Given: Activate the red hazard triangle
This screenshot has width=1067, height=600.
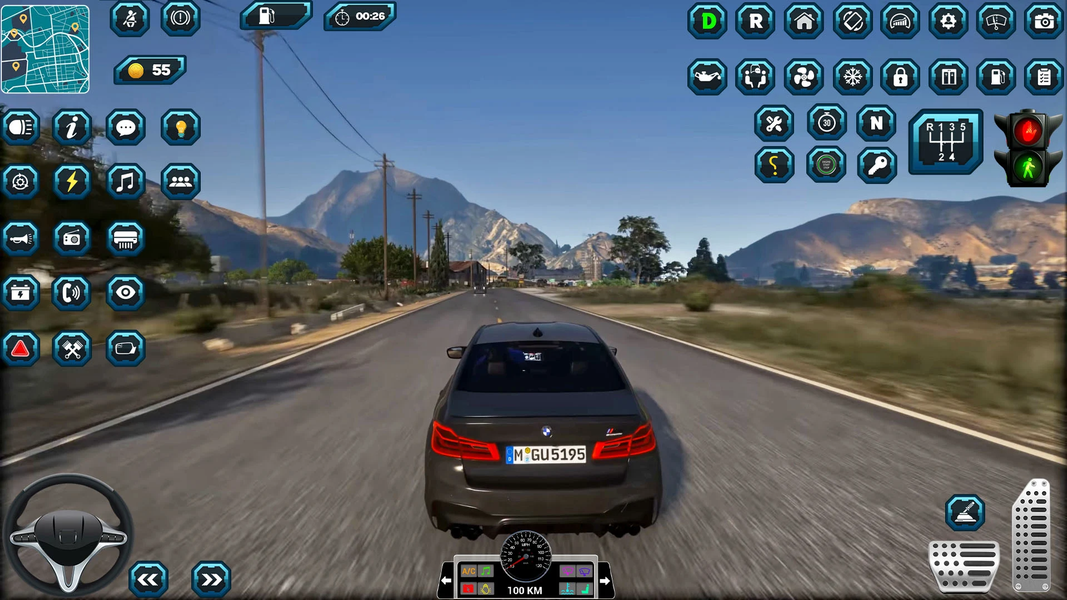Looking at the screenshot, I should (x=20, y=348).
